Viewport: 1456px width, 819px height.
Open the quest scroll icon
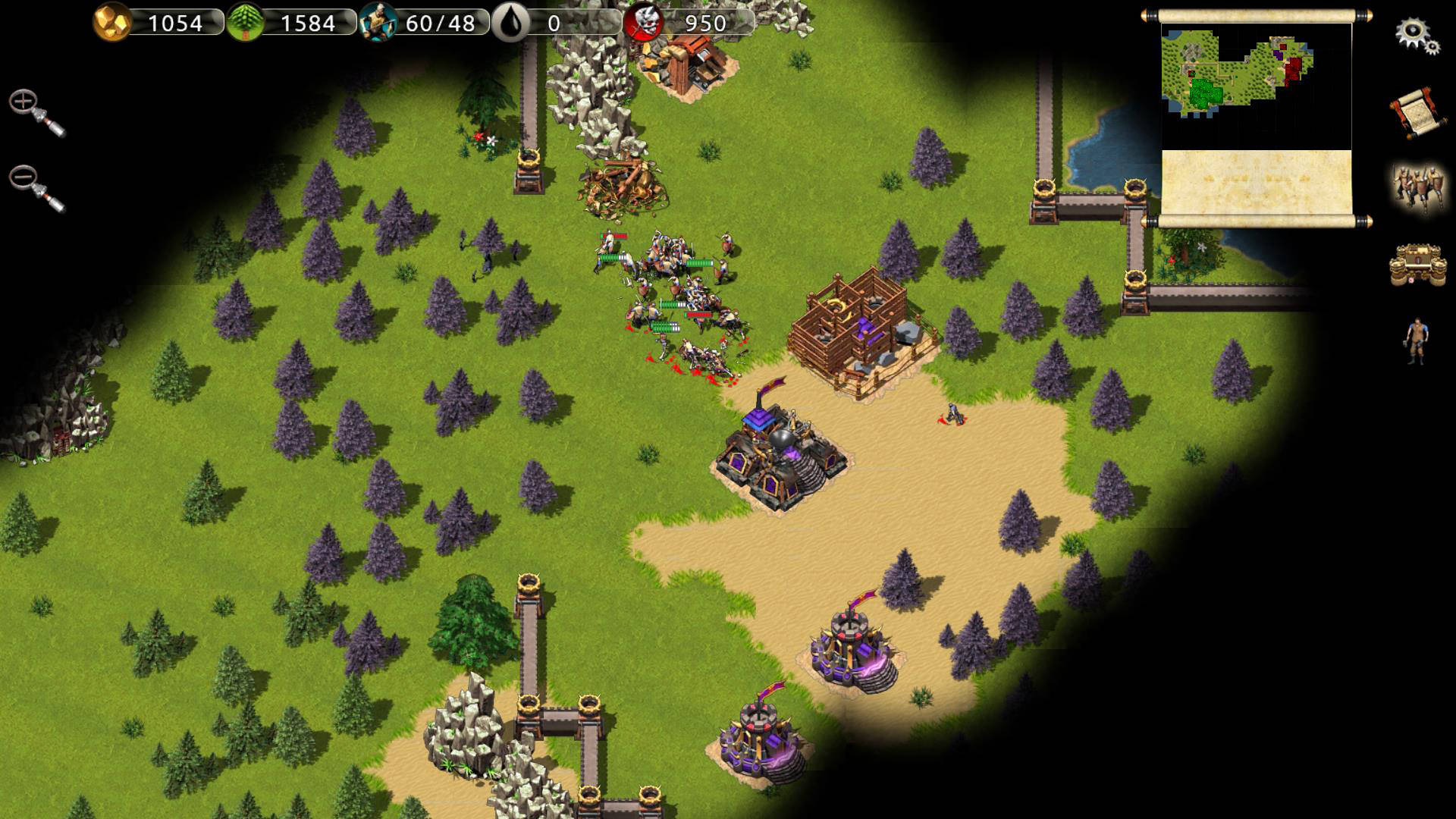point(1414,113)
